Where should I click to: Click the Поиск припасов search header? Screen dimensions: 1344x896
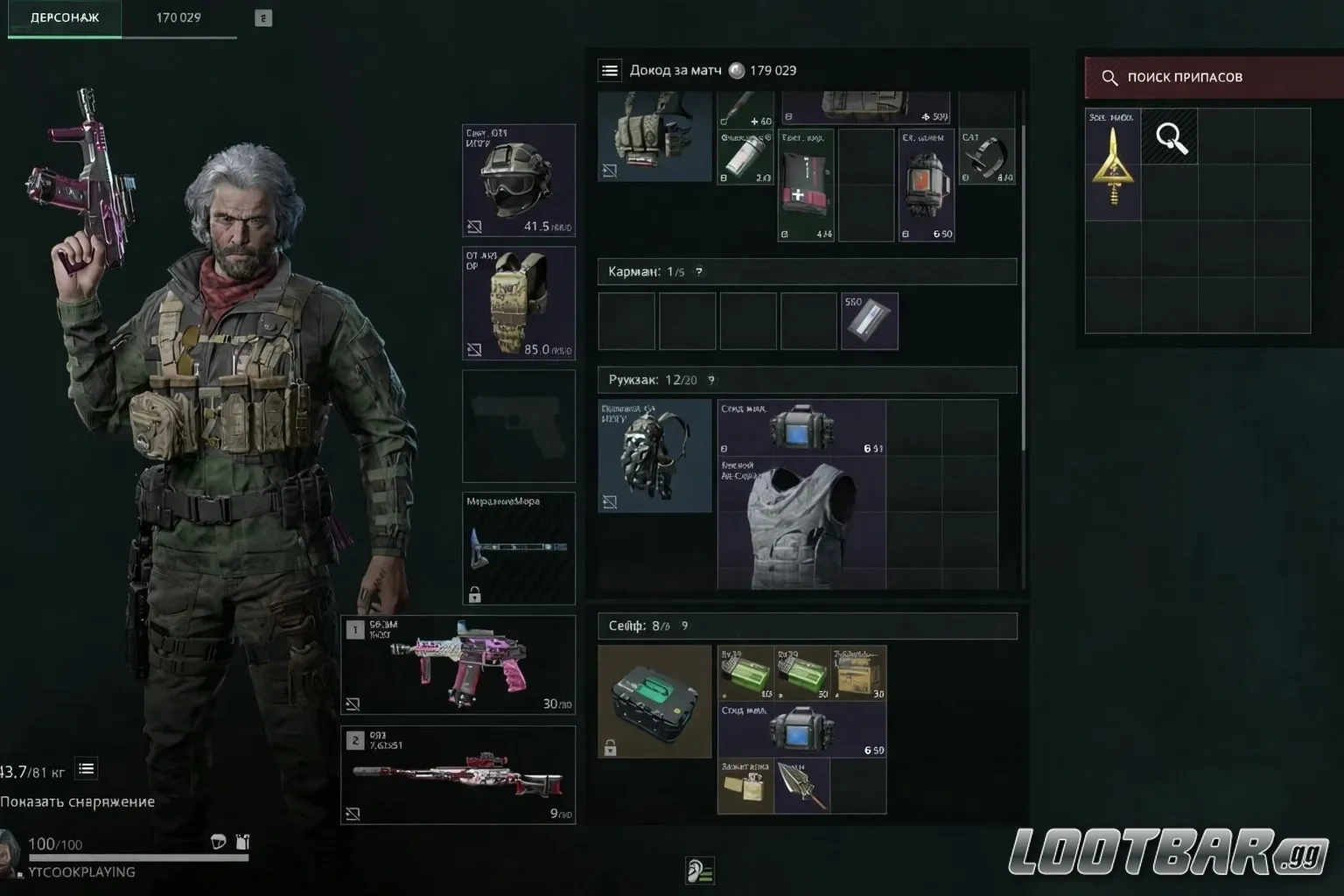click(x=1211, y=77)
